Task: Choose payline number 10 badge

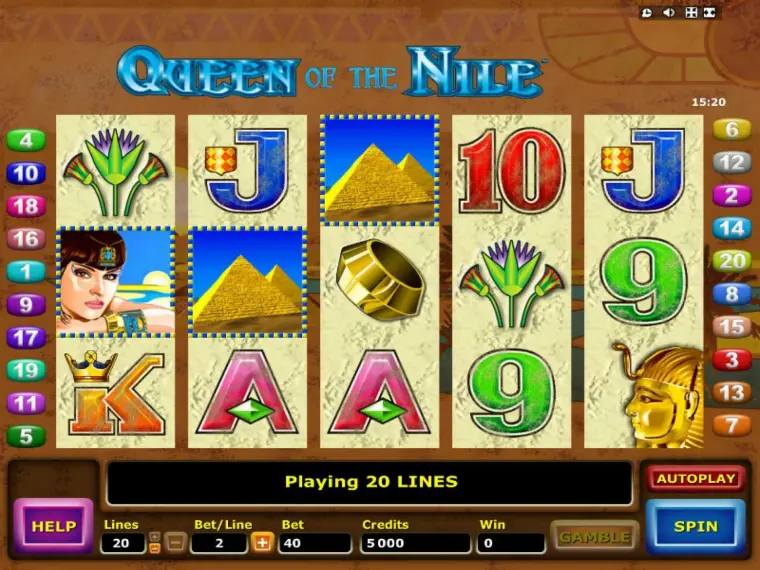Action: (x=26, y=174)
